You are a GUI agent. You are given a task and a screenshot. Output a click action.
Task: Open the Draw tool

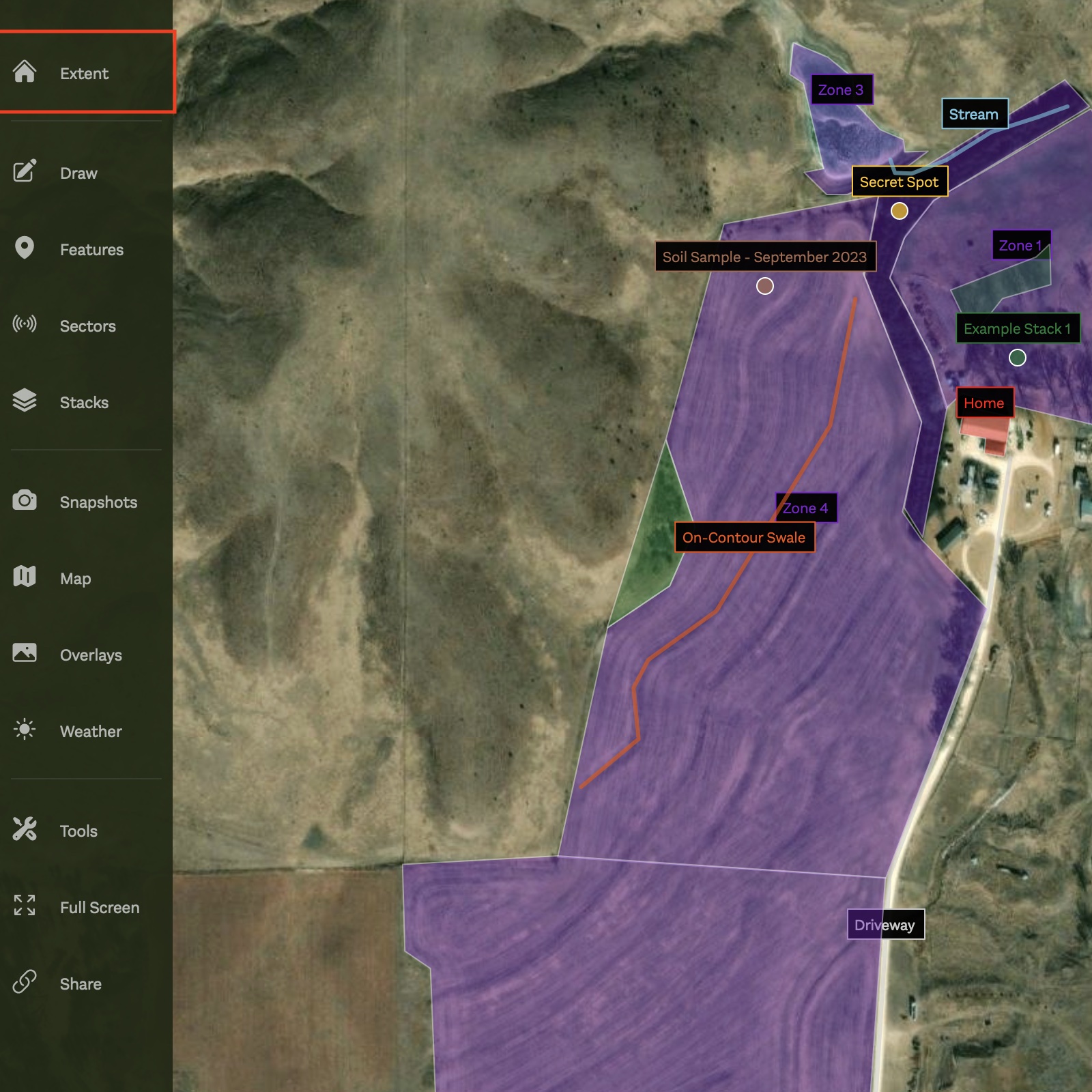tap(78, 173)
